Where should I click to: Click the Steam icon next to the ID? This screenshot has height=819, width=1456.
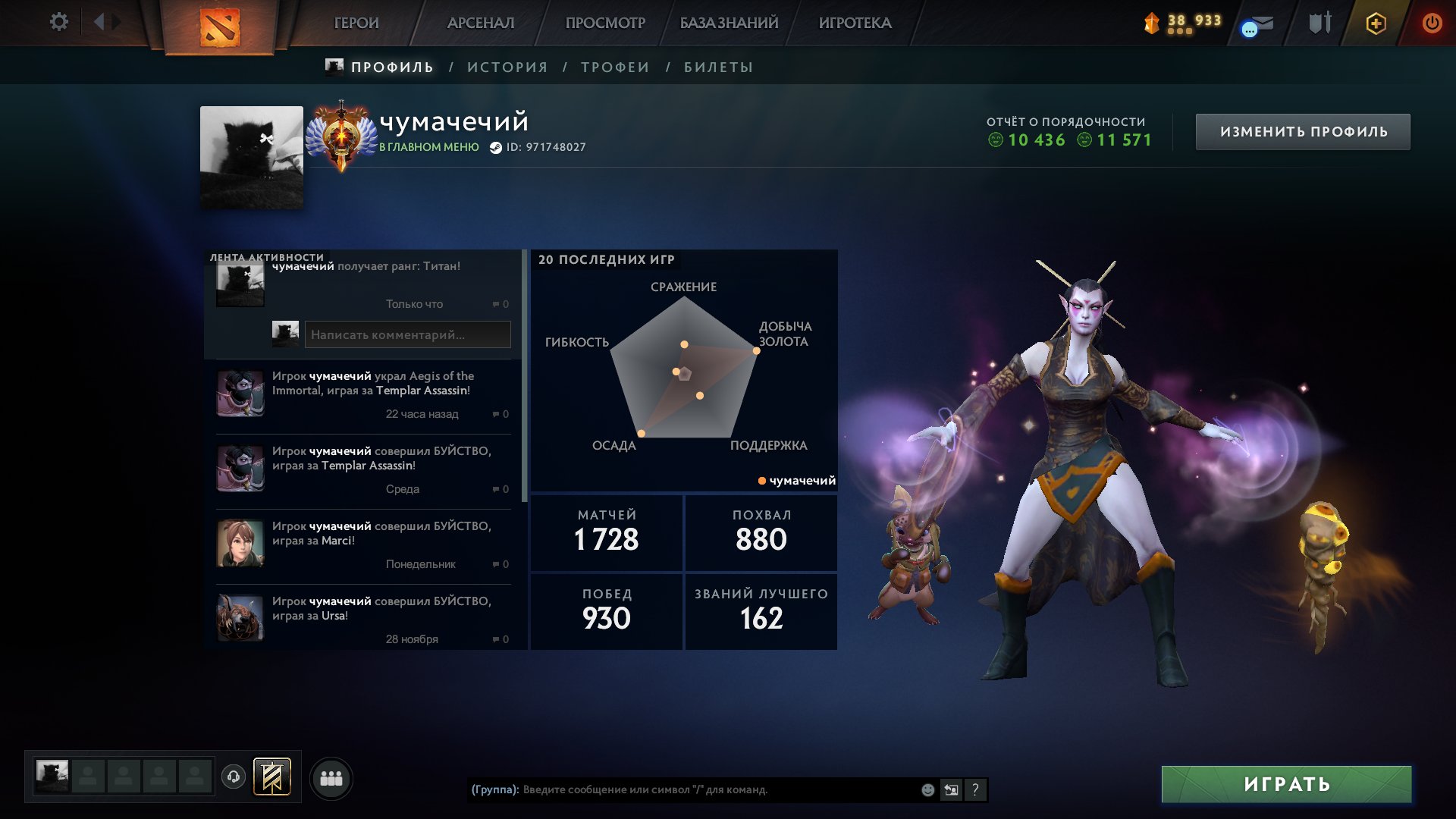pos(494,149)
